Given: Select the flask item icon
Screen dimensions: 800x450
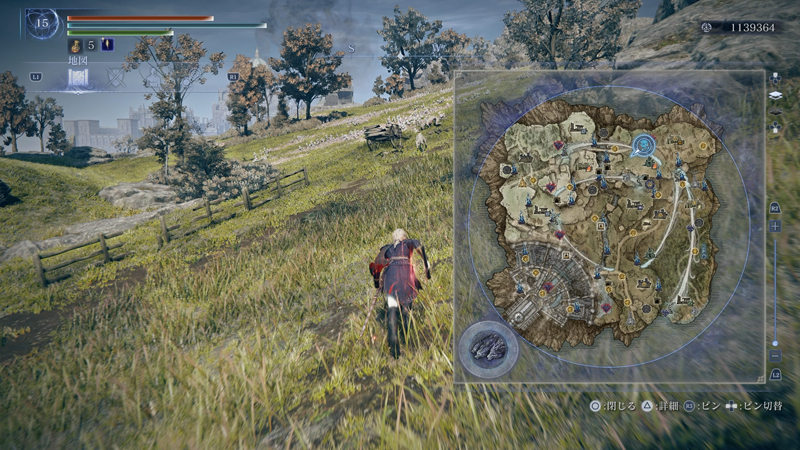Looking at the screenshot, I should click(x=75, y=45).
